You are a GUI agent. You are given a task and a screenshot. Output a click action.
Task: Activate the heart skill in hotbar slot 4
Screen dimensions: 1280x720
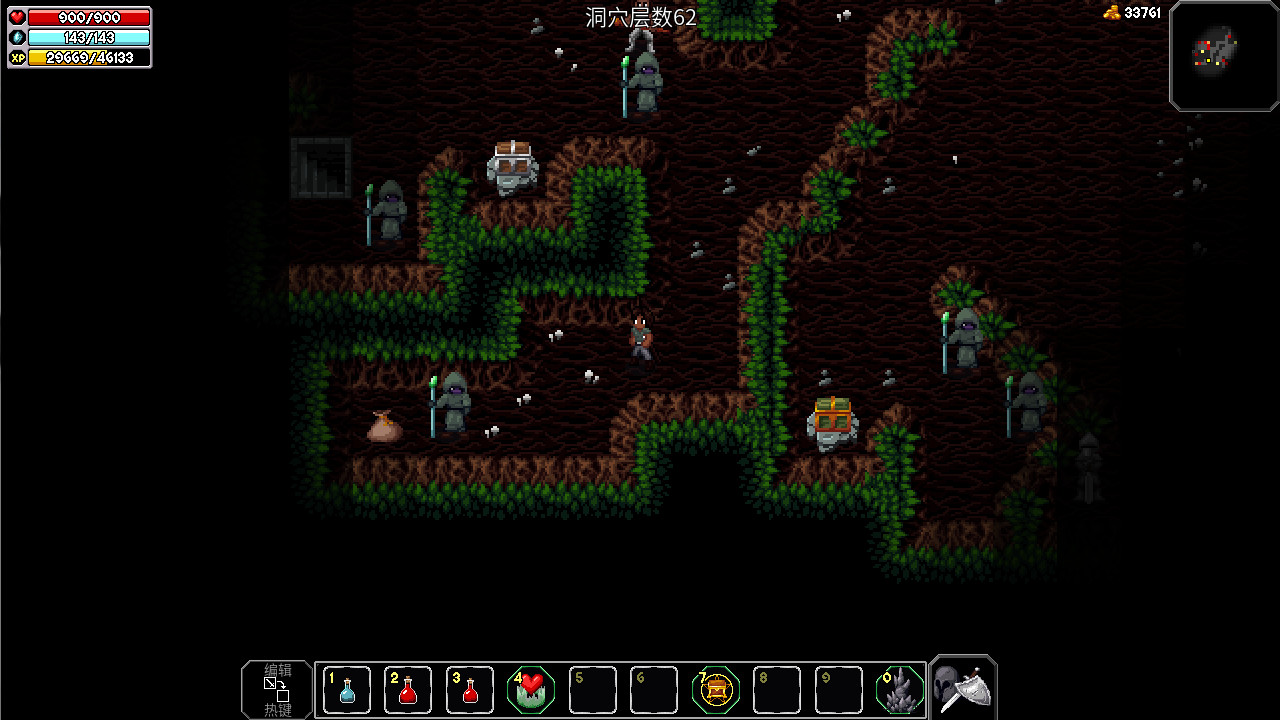point(531,689)
